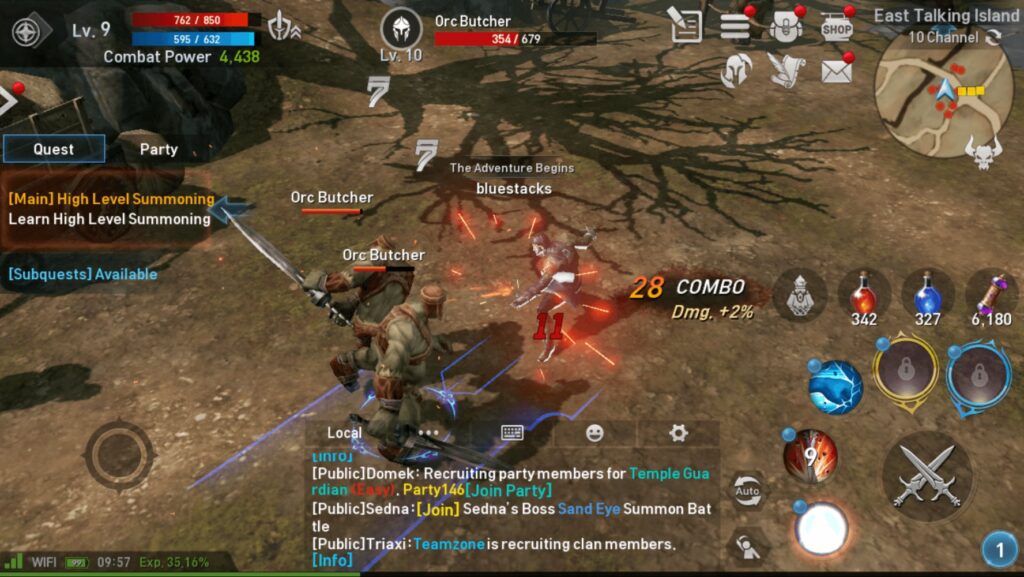Use the red health potion

(x=863, y=296)
